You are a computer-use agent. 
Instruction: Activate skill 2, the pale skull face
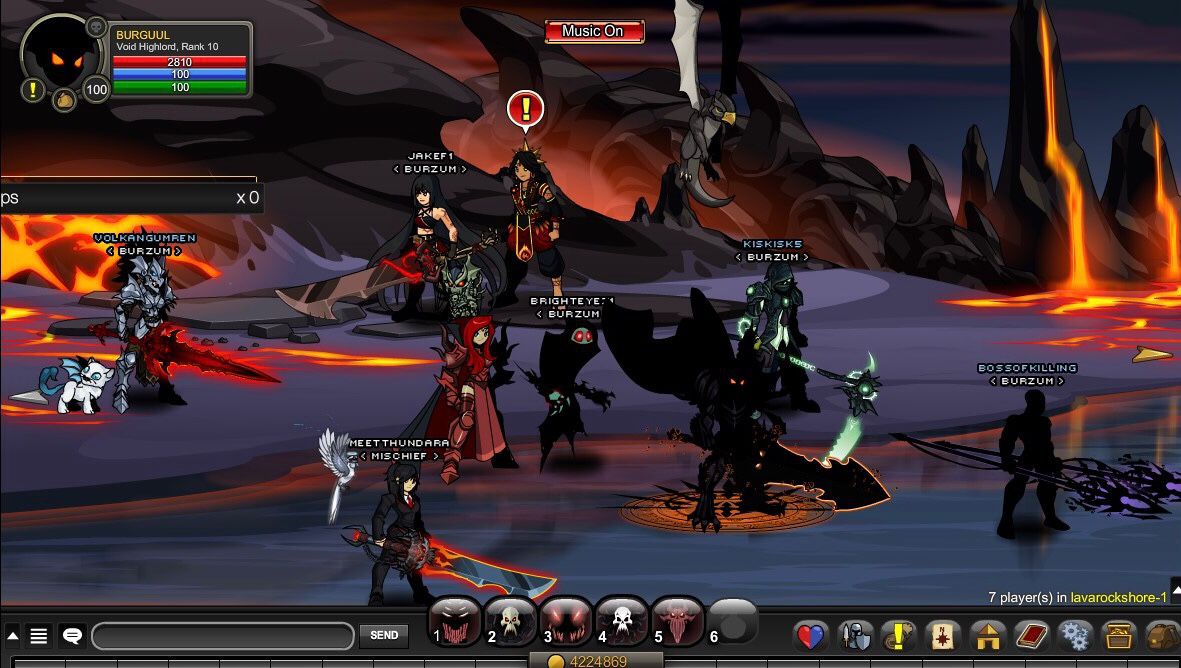click(x=510, y=622)
